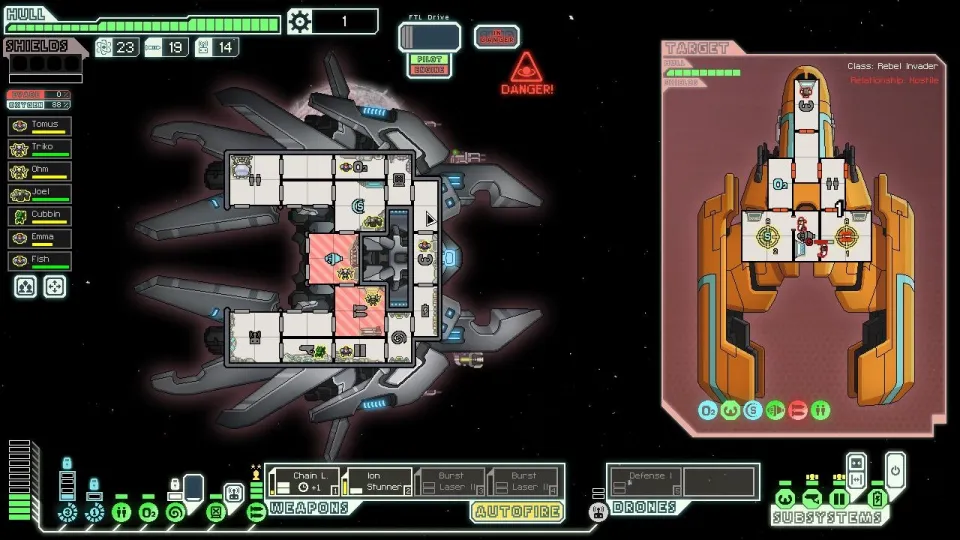This screenshot has width=960, height=540.
Task: Activate the Defense I drone slot
Action: 645,482
